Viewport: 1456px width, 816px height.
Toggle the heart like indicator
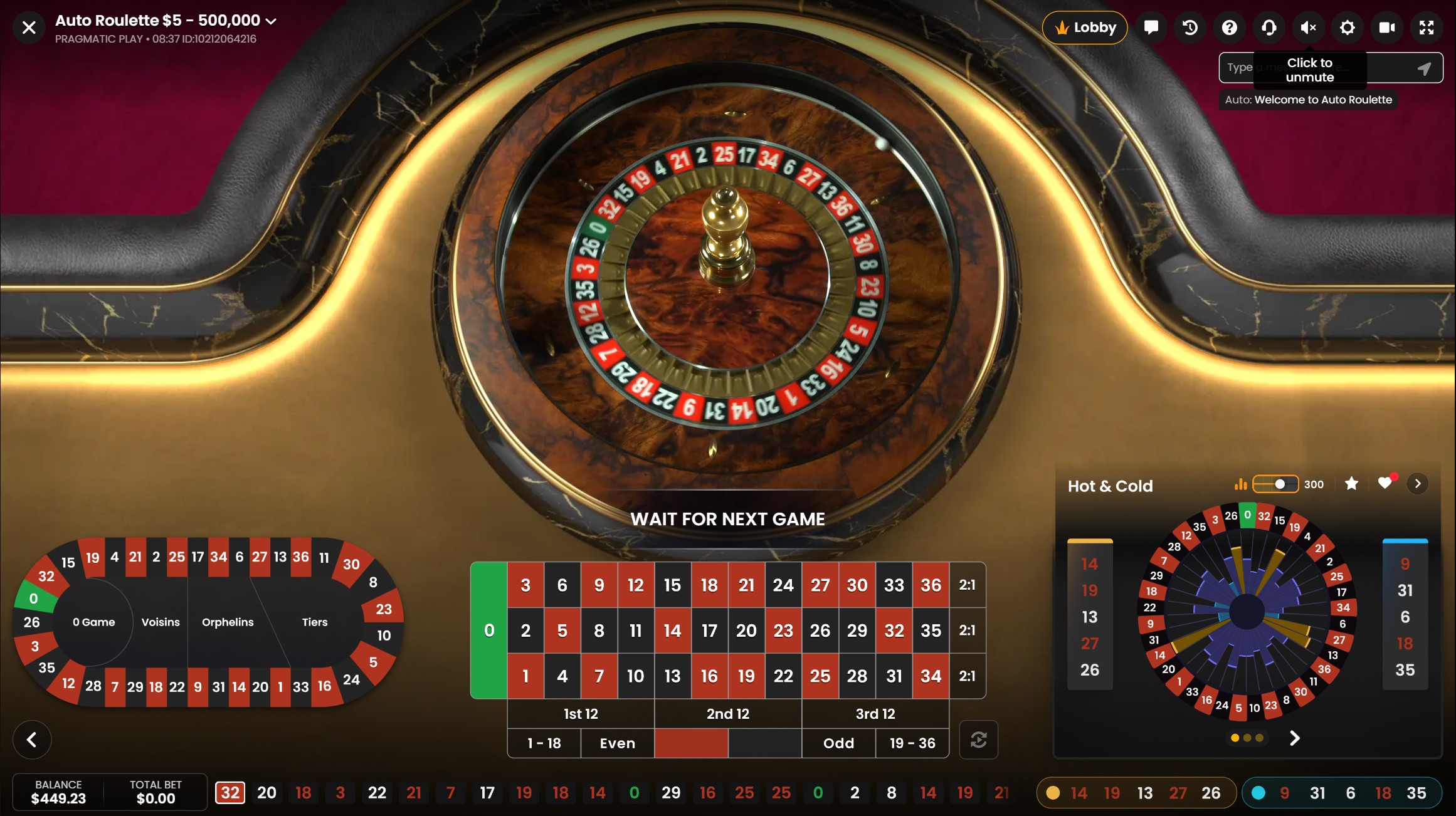1385,483
